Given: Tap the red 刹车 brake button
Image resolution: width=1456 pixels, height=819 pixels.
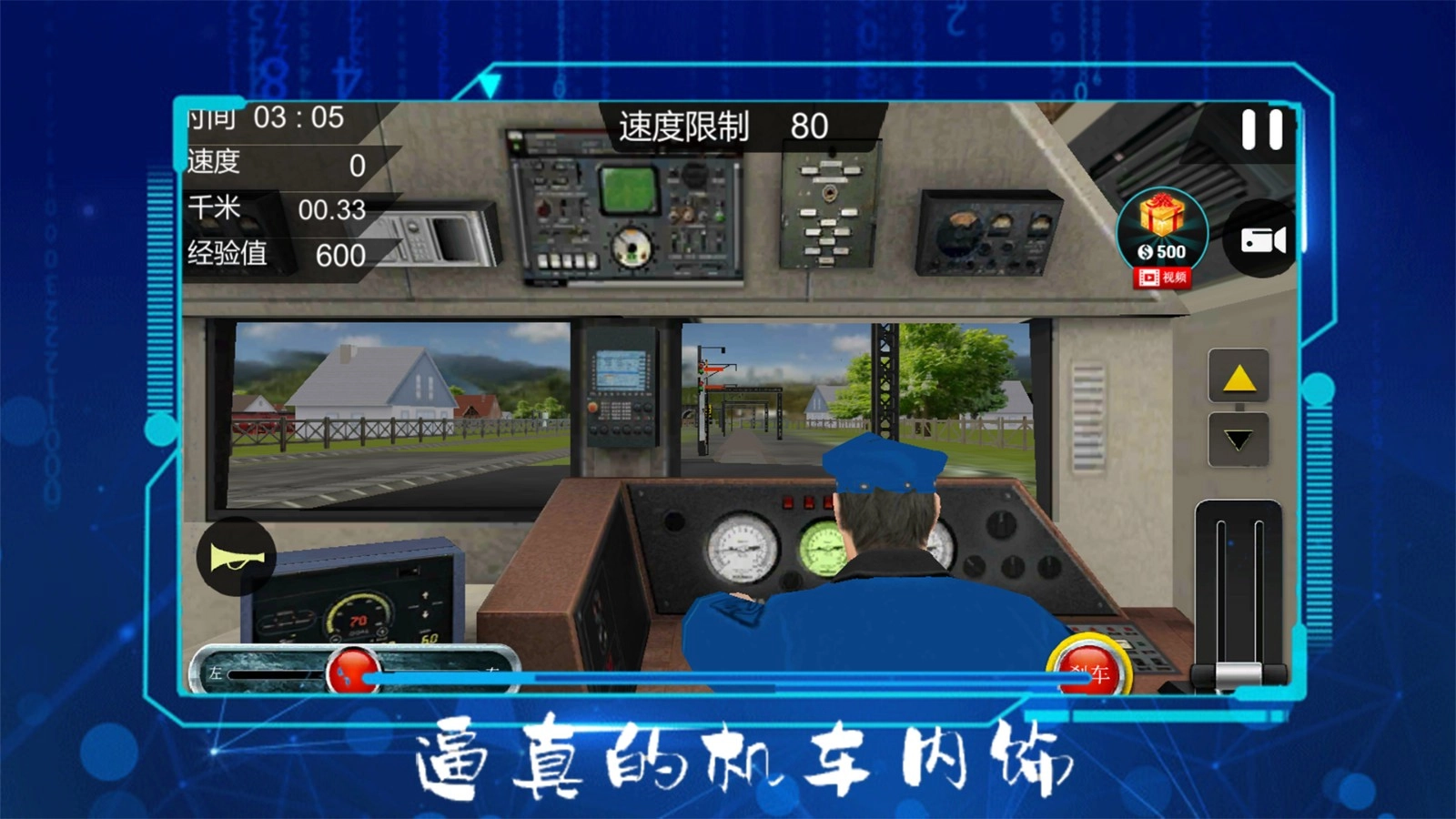Looking at the screenshot, I should click(1090, 668).
